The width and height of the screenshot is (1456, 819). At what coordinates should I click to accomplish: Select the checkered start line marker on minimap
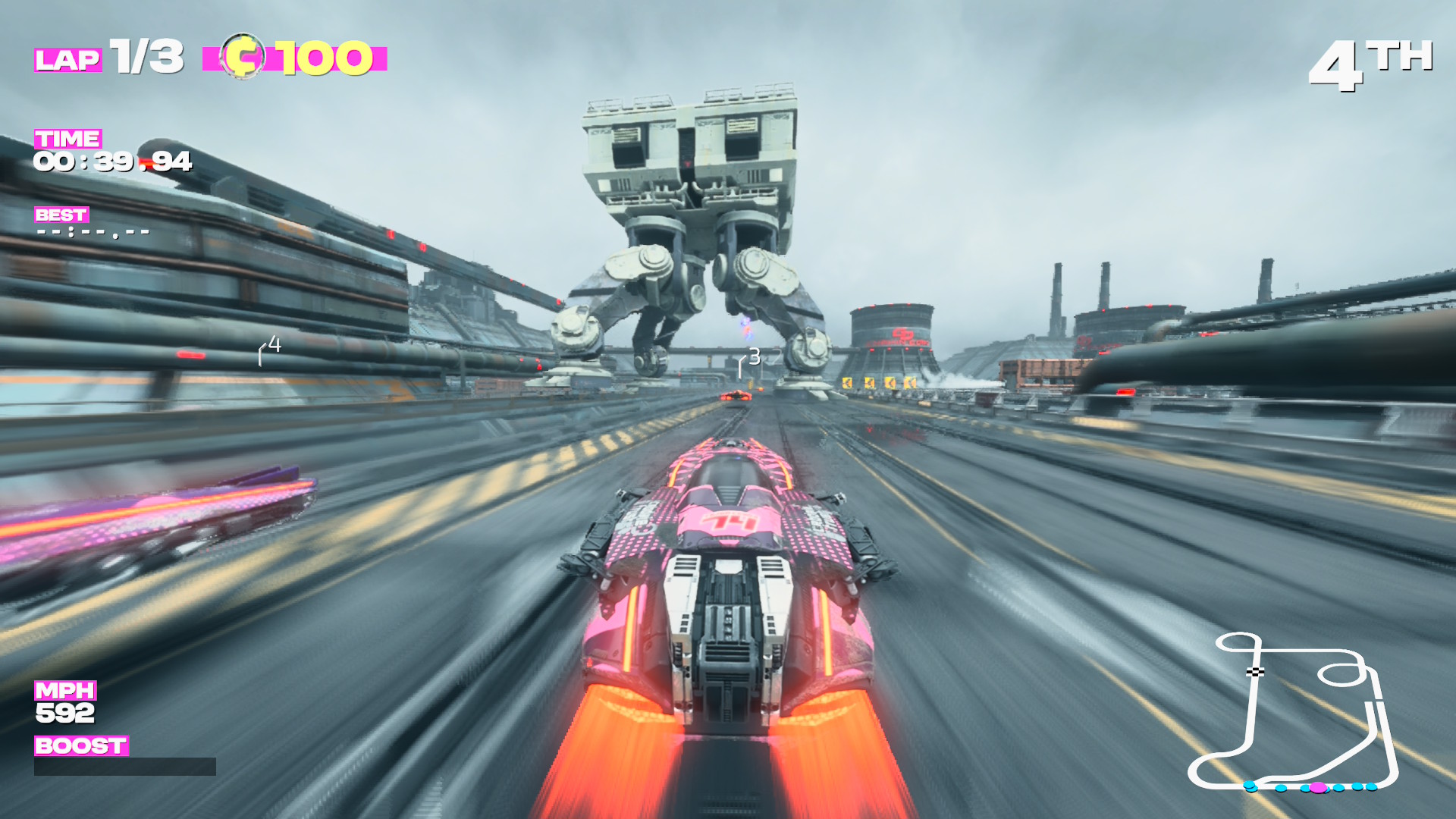tap(1255, 672)
